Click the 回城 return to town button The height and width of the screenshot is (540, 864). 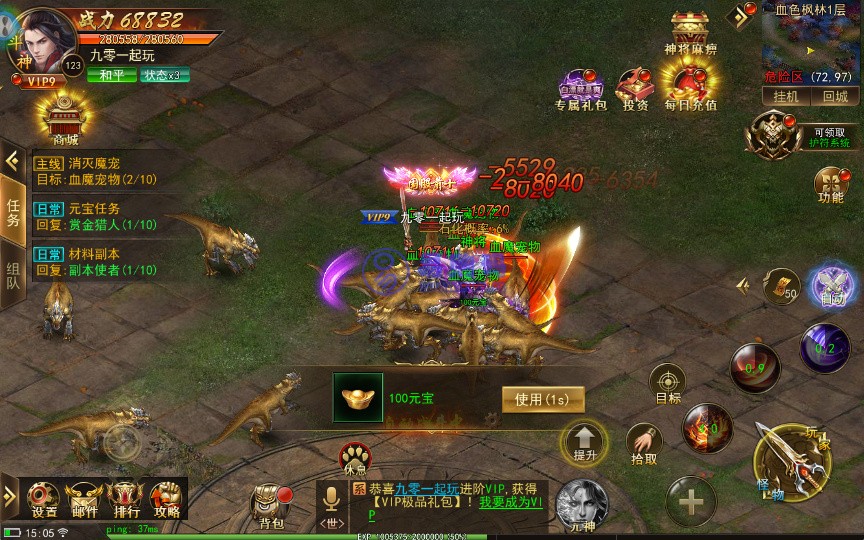[834, 97]
